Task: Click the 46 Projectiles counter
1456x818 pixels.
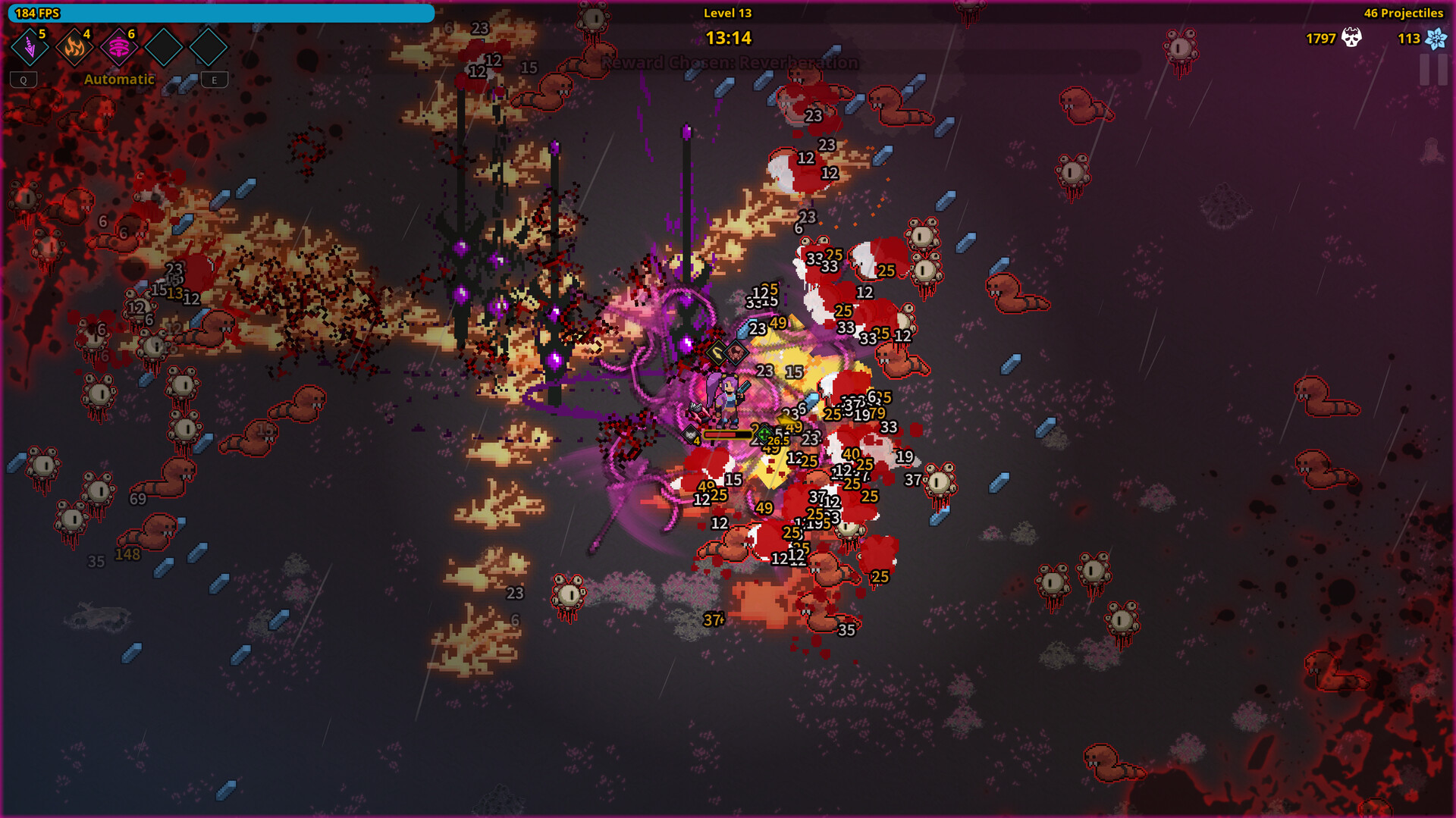Action: click(1403, 12)
